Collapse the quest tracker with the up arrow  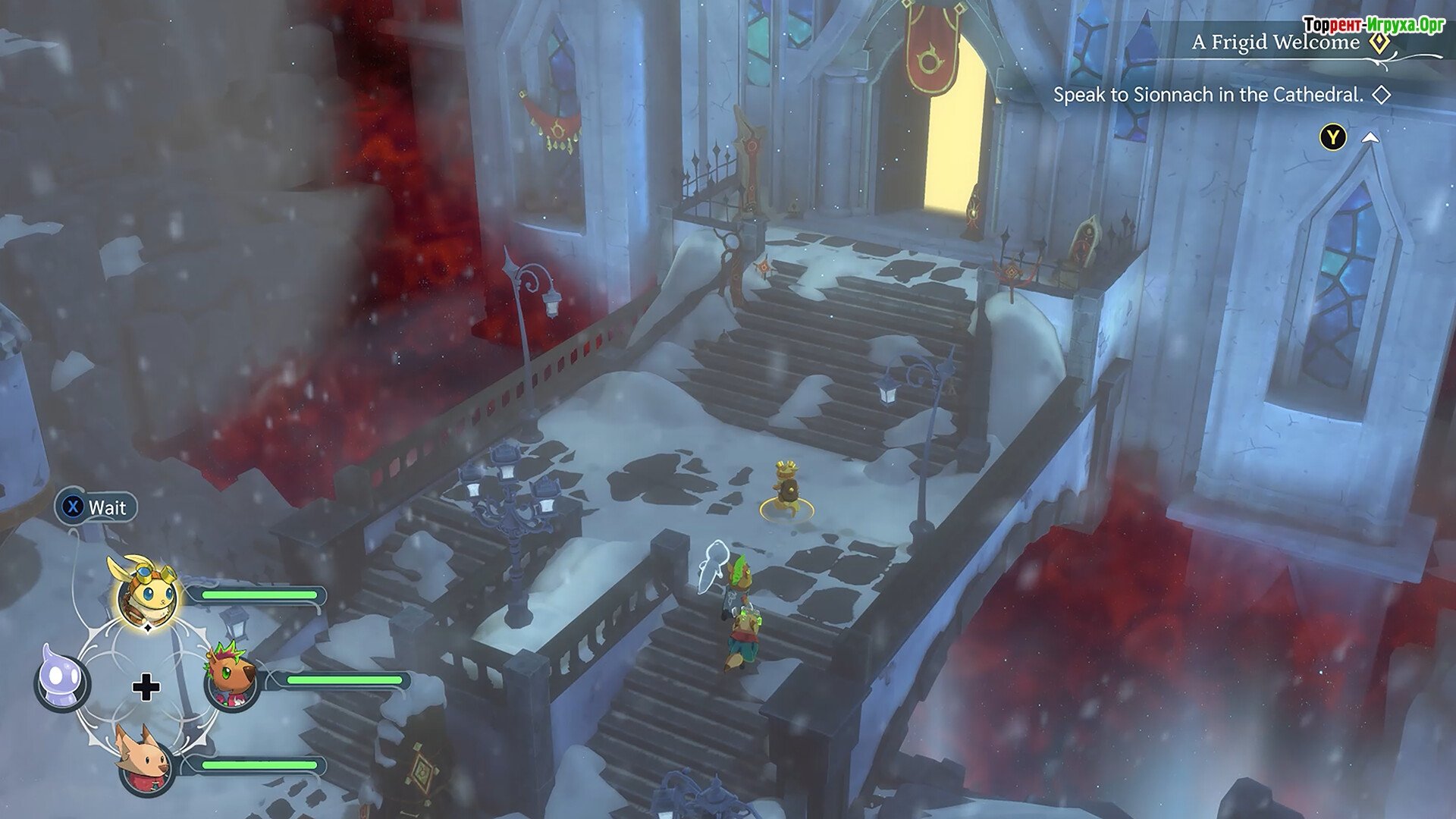coord(1370,137)
